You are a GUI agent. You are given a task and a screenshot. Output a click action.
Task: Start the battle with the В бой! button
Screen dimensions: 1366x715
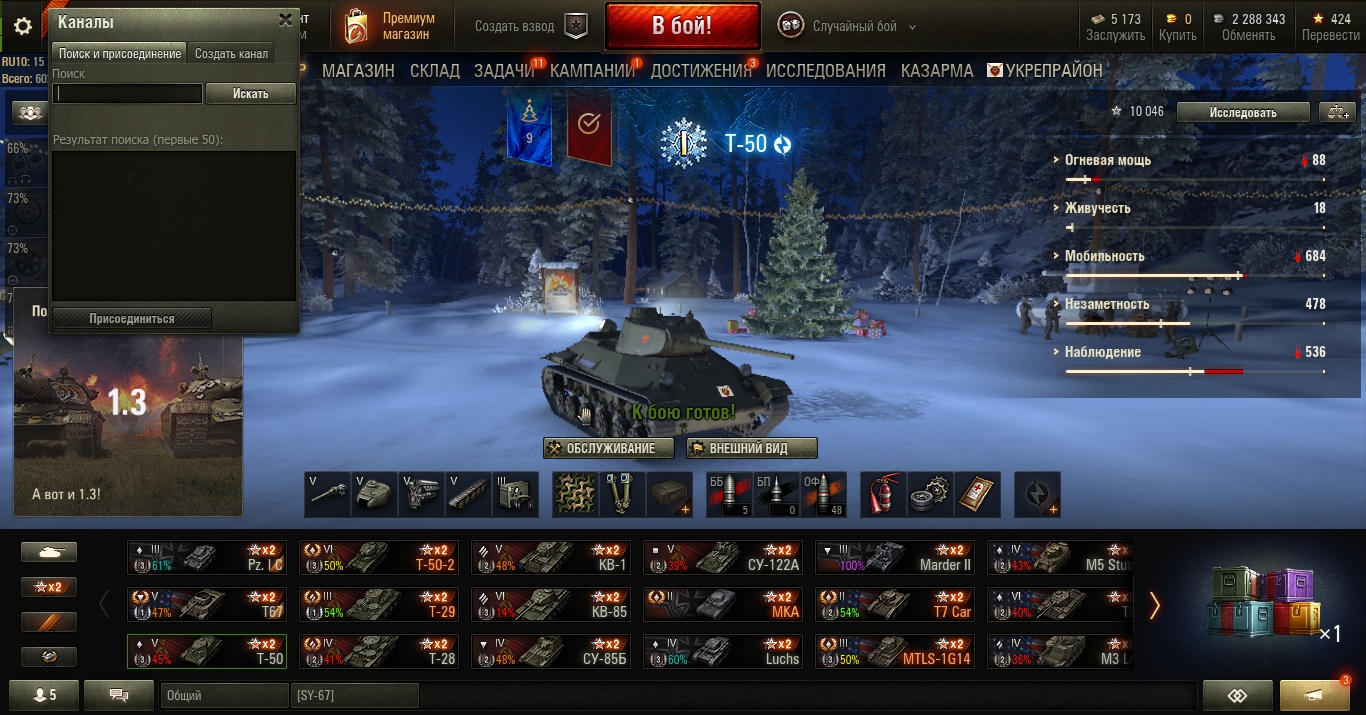pyautogui.click(x=681, y=27)
